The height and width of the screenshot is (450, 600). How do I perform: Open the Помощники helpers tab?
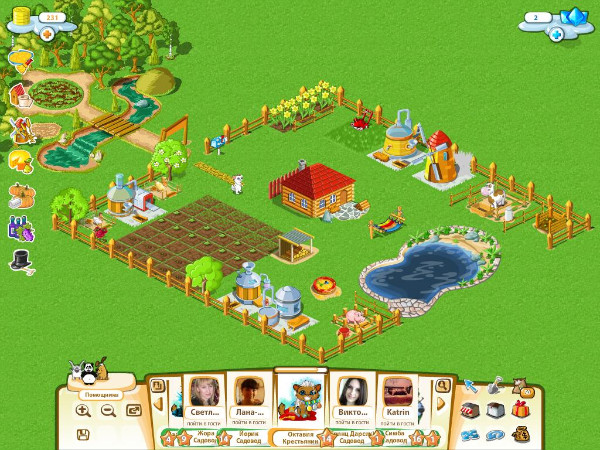click(101, 394)
